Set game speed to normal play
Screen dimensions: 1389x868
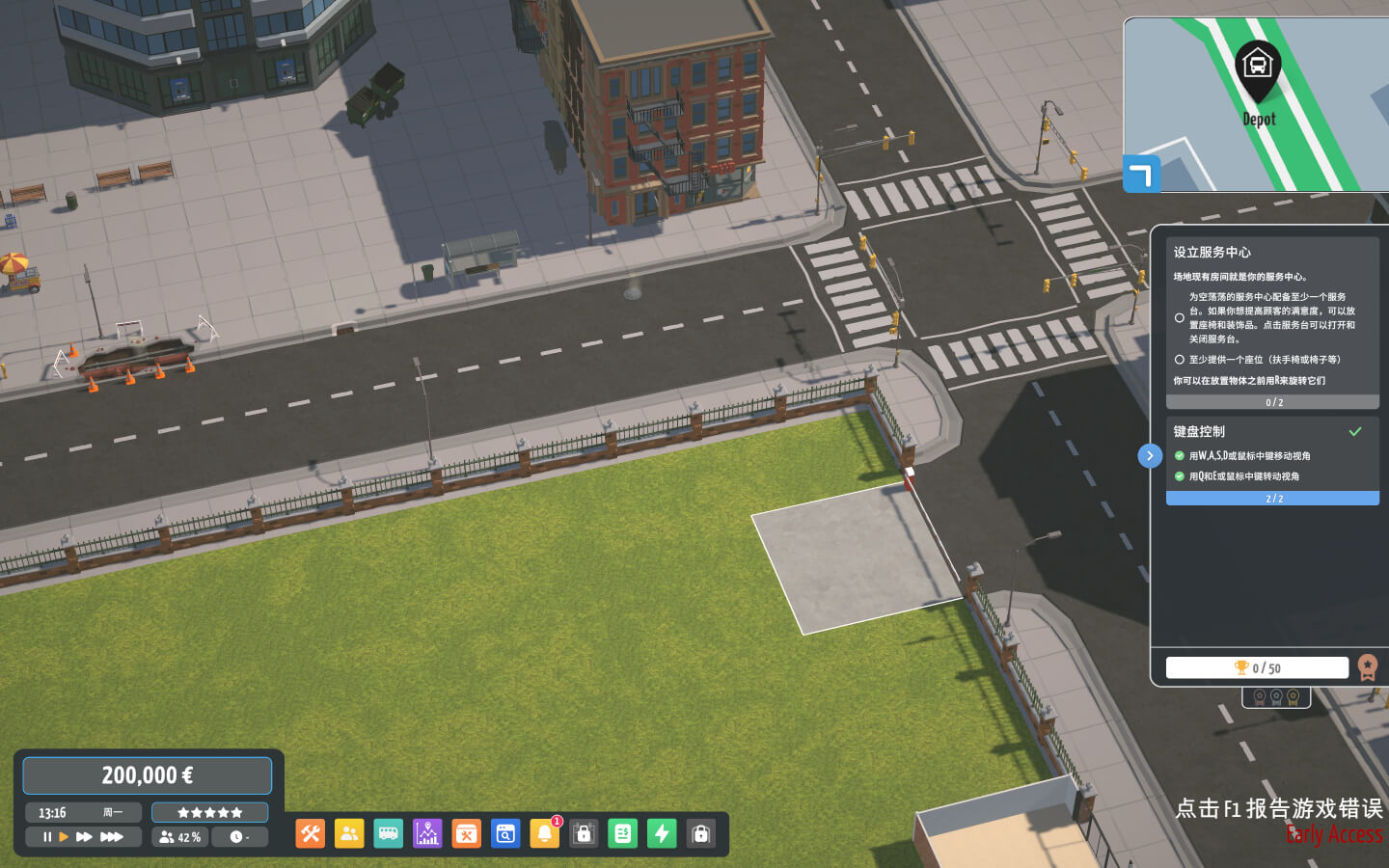coord(64,837)
